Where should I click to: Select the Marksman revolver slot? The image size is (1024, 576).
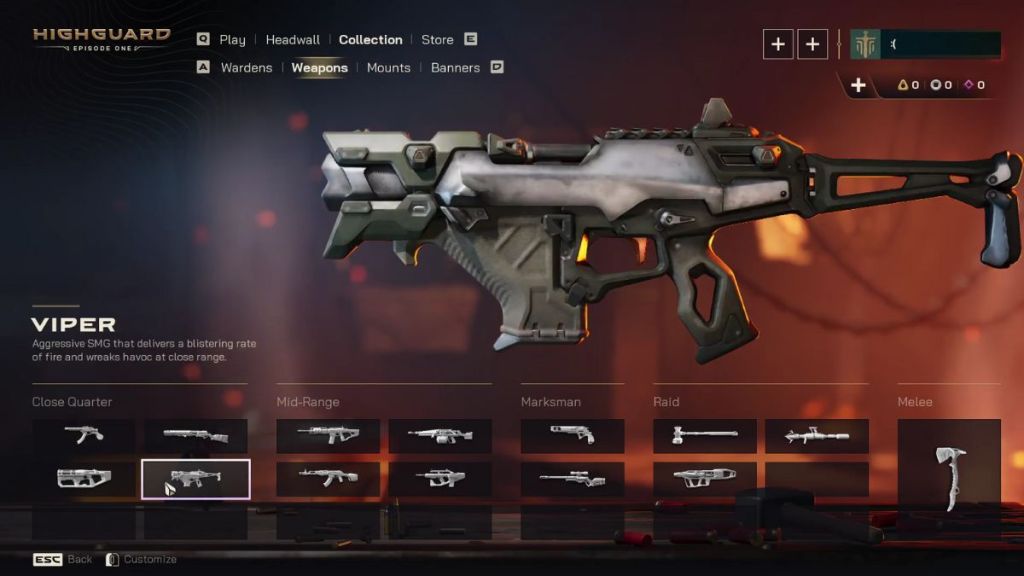pyautogui.click(x=572, y=435)
